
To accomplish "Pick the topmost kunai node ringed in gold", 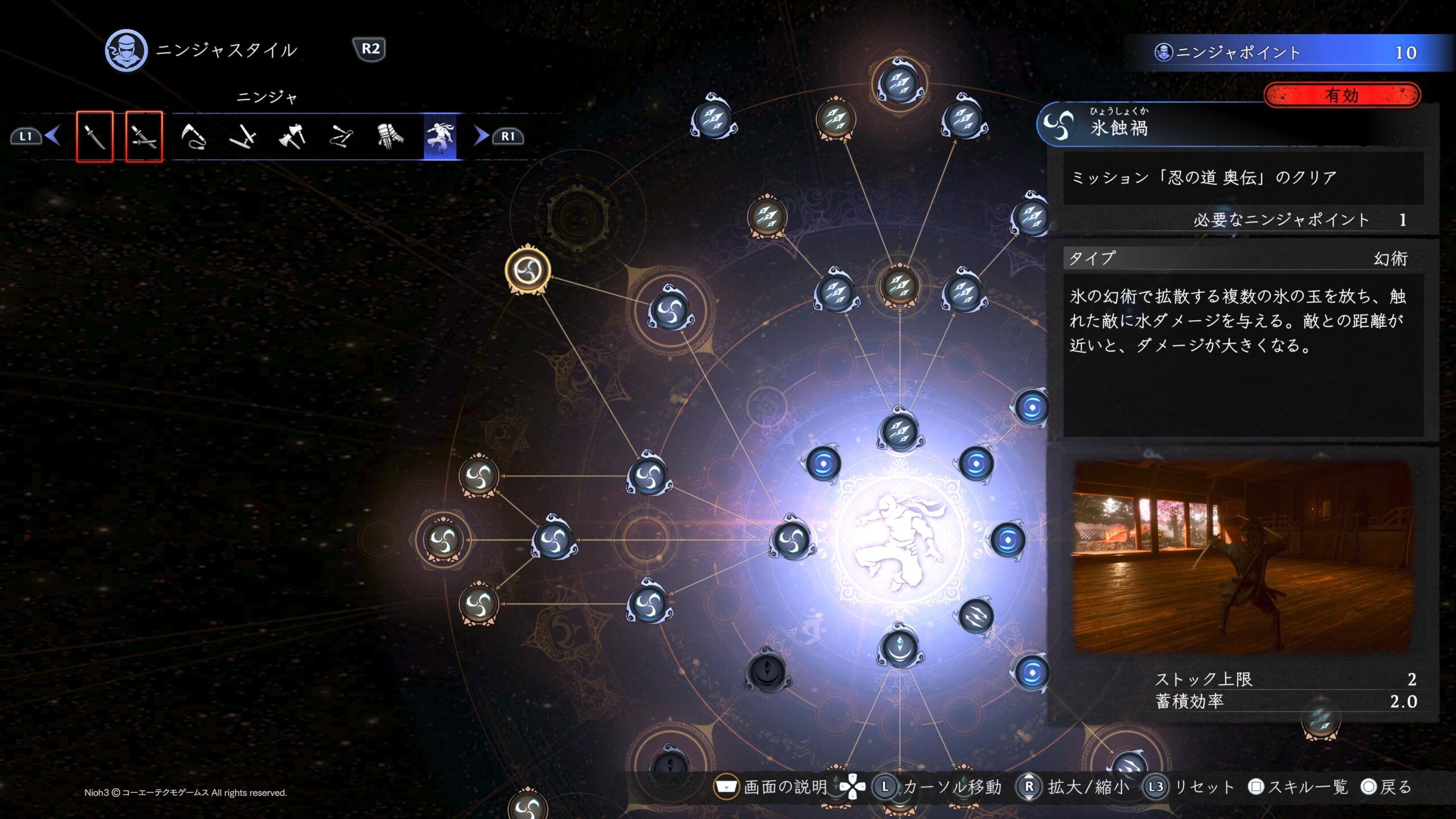I will (x=899, y=84).
